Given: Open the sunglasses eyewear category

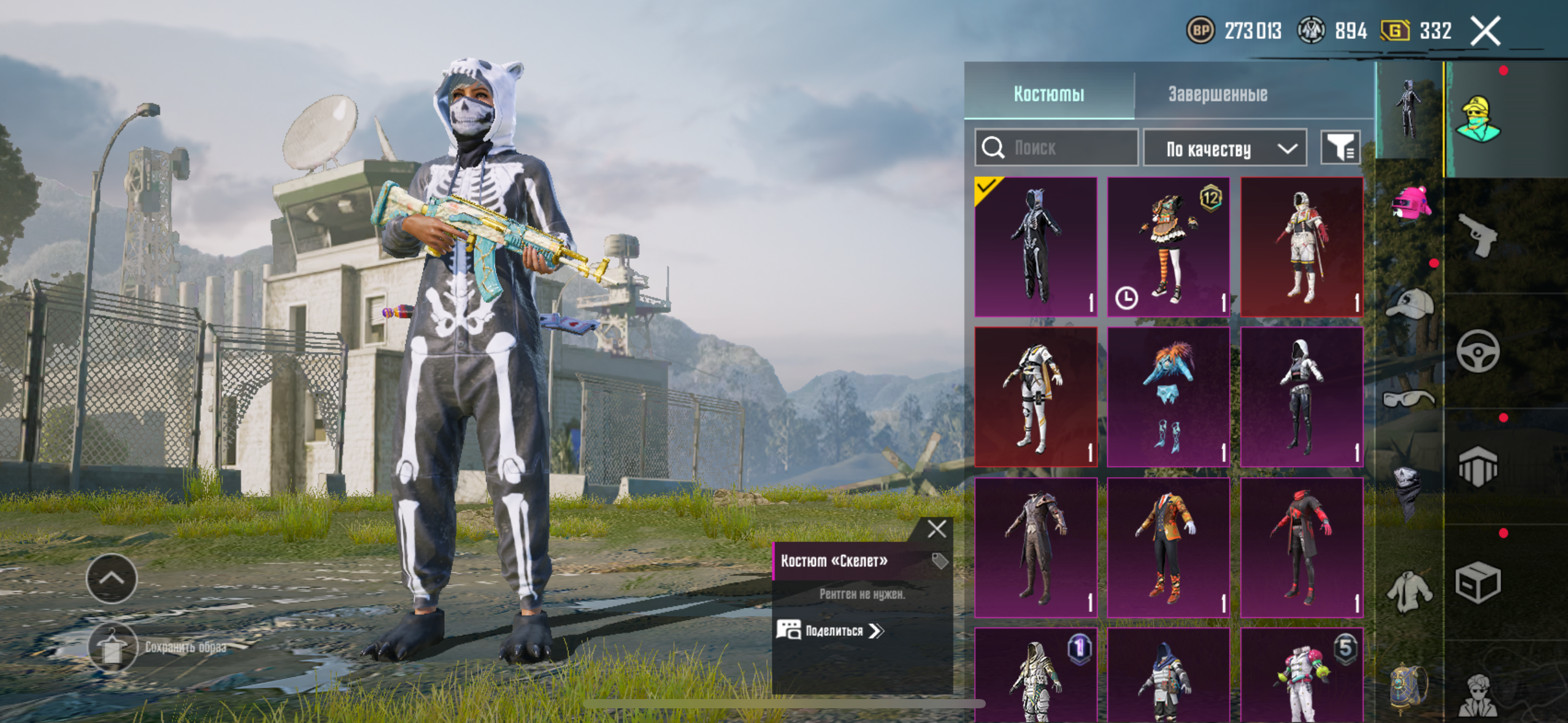Looking at the screenshot, I should 1409,399.
